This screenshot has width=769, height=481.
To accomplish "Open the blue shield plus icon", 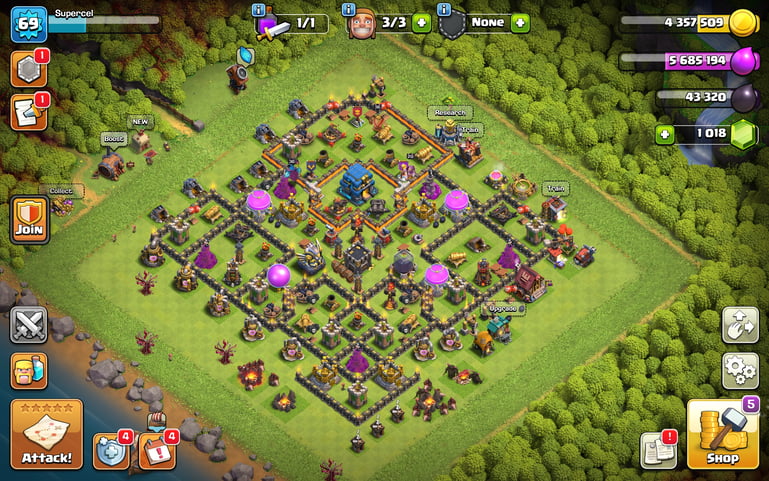I will pyautogui.click(x=110, y=450).
